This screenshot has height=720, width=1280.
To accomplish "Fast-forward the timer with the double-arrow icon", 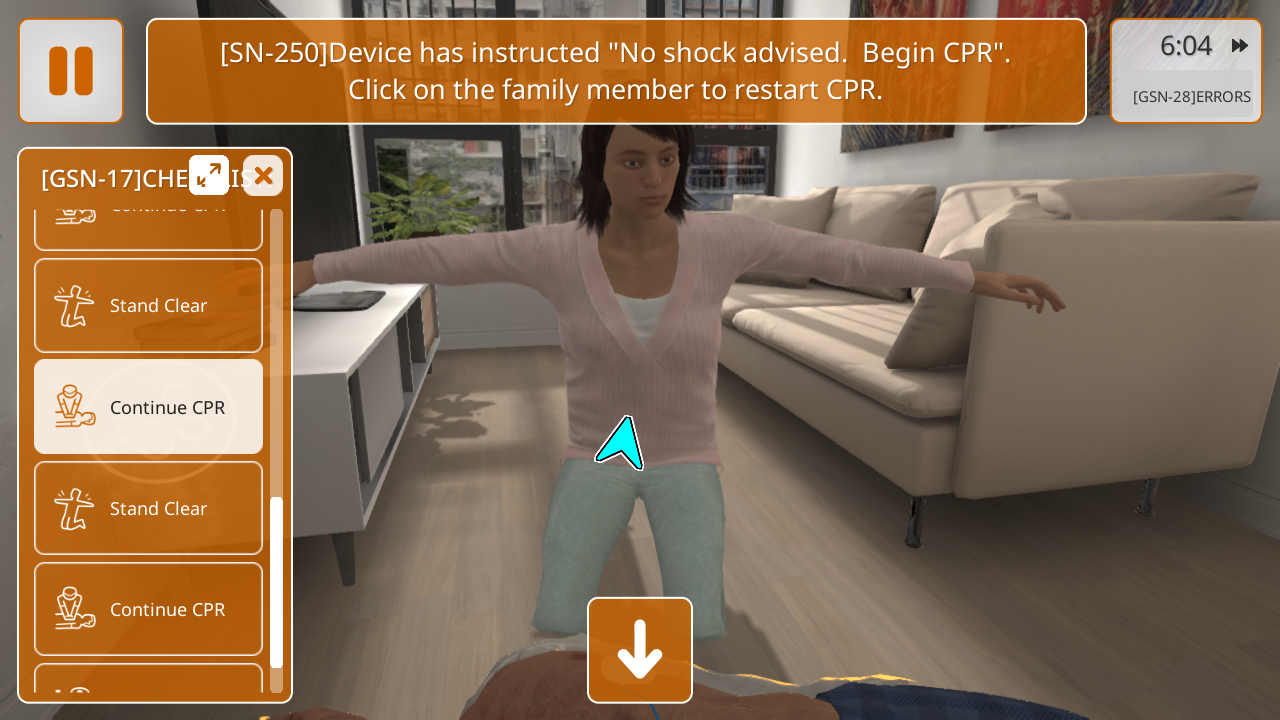I will (1240, 45).
